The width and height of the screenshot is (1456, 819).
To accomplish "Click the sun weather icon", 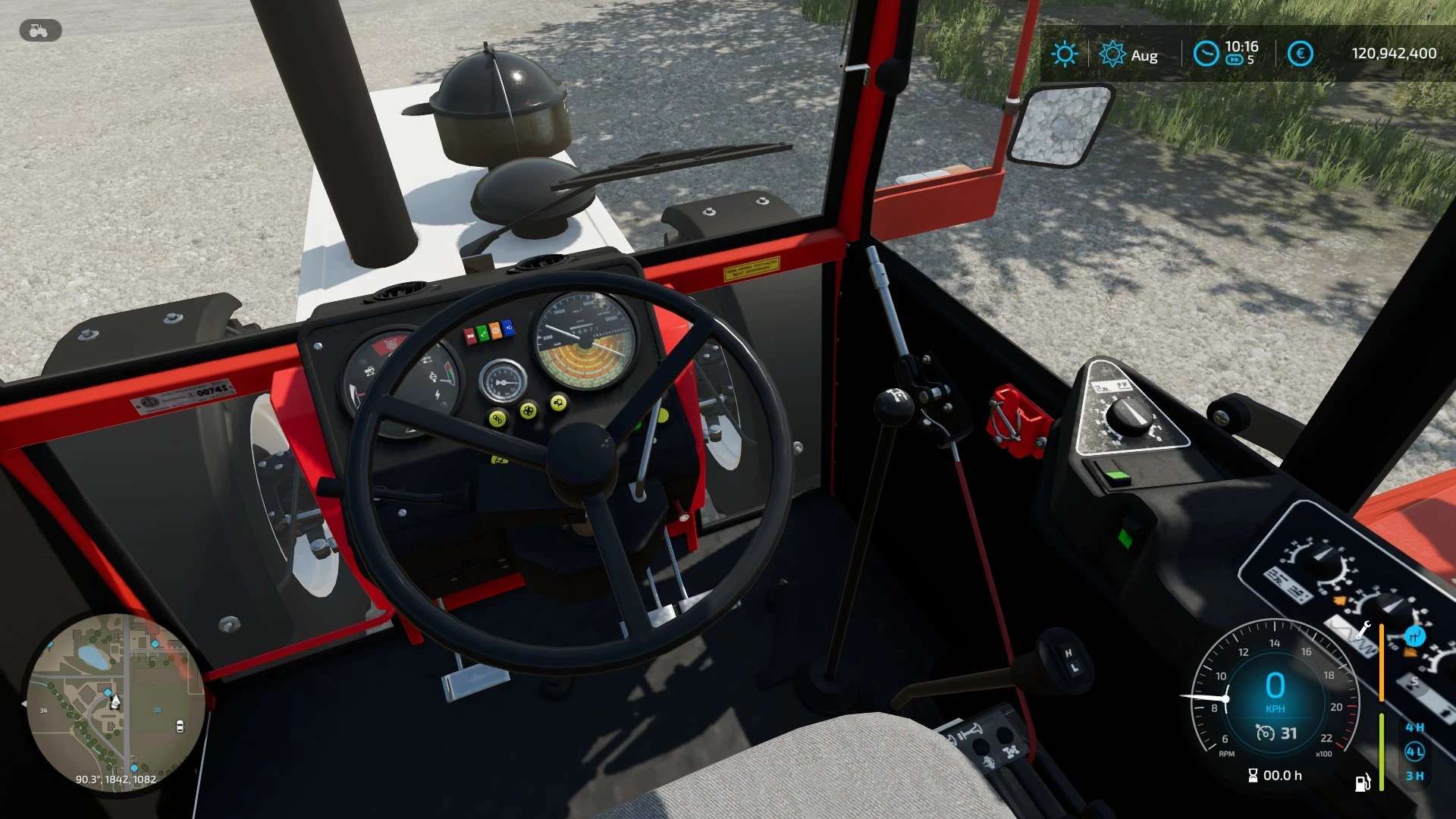I will tap(1064, 54).
